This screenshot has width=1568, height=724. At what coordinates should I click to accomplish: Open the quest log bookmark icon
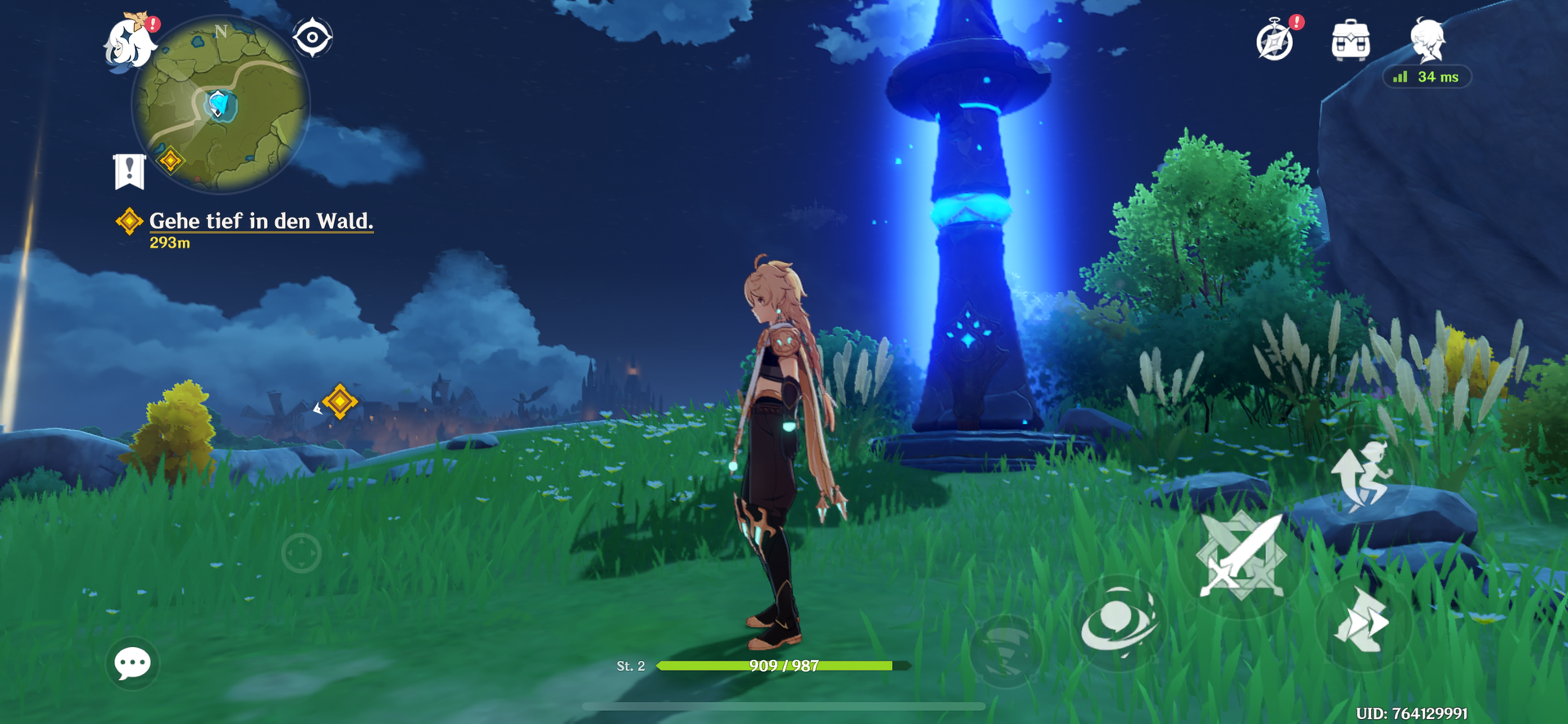pyautogui.click(x=129, y=171)
